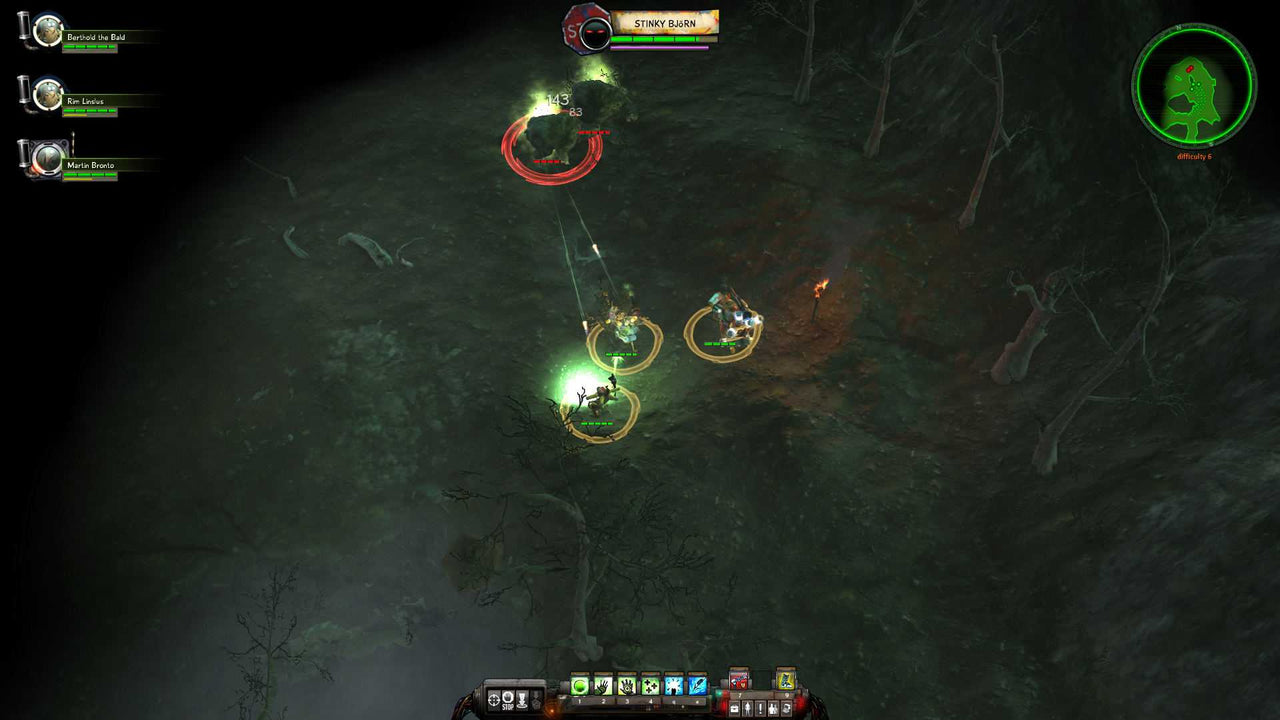
Task: Activate the hand ability in slot 2
Action: click(x=603, y=685)
